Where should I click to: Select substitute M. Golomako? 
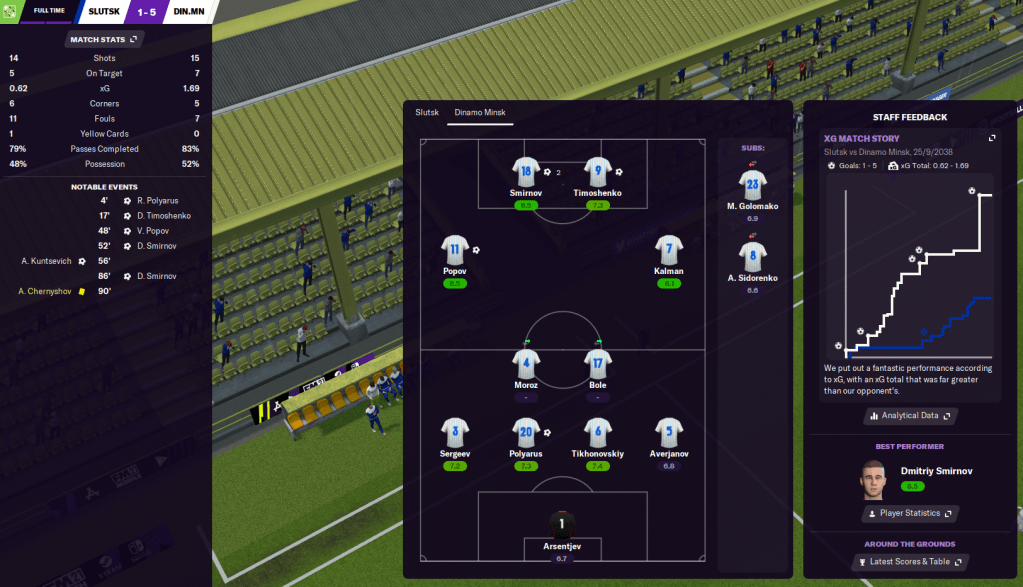752,184
